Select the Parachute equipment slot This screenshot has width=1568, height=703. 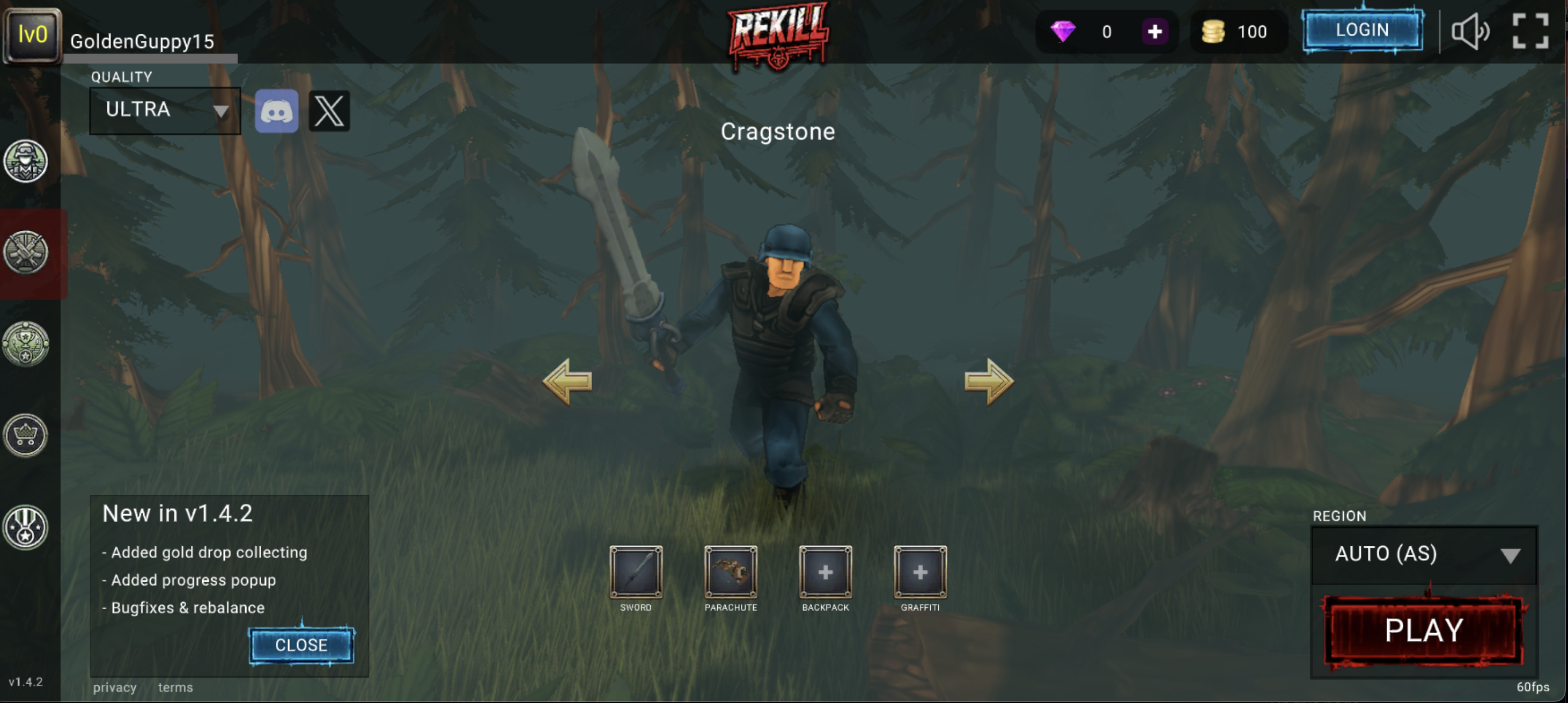coord(731,572)
